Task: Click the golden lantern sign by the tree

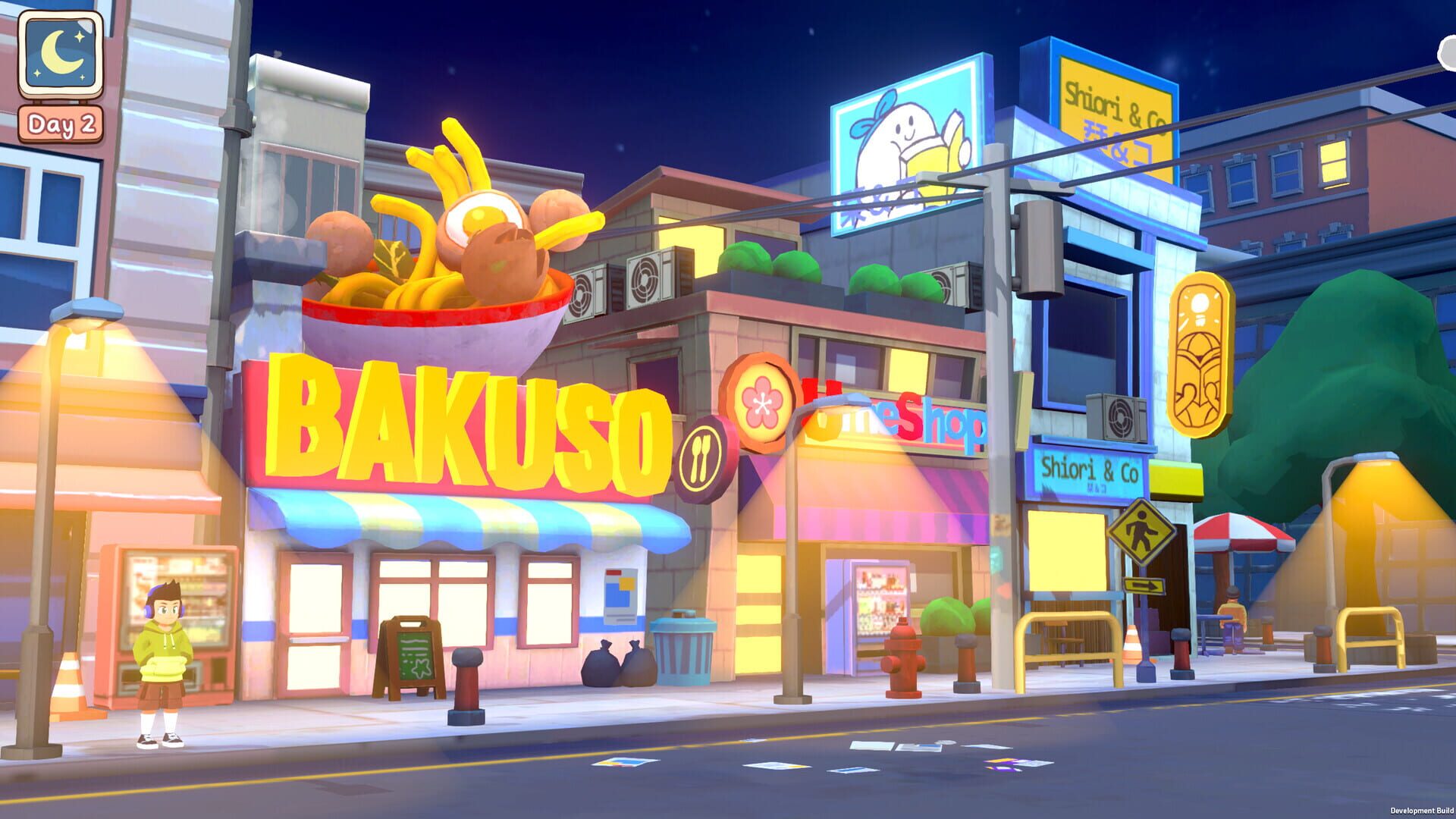Action: (x=1202, y=353)
